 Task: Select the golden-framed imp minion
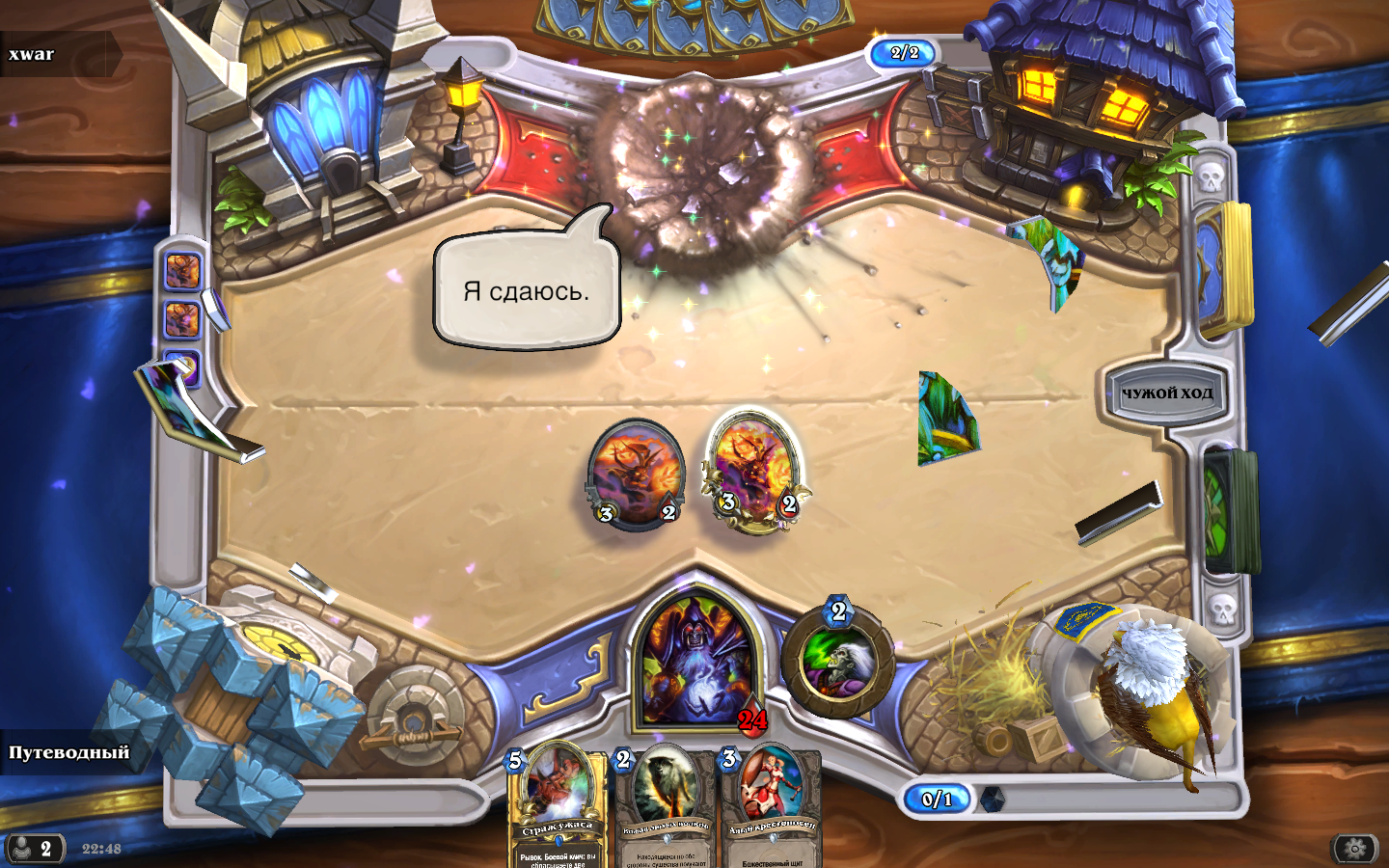click(754, 471)
